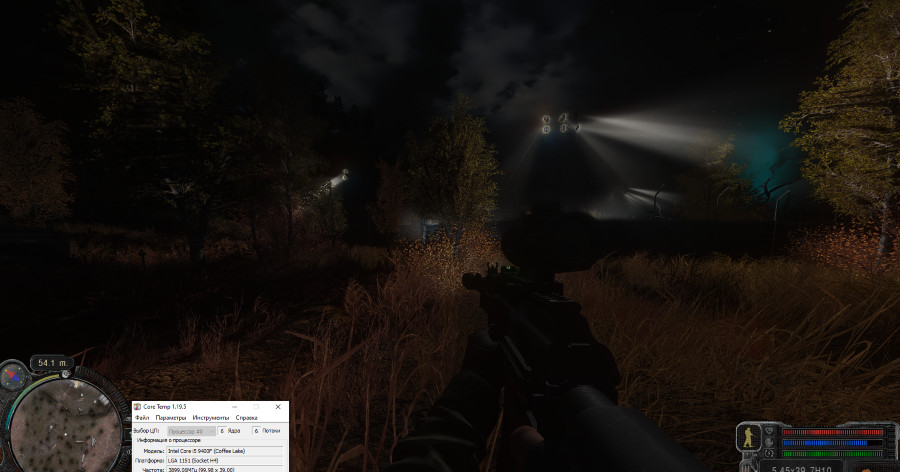Open the Параметры menu
This screenshot has height=472, width=900.
pos(170,417)
